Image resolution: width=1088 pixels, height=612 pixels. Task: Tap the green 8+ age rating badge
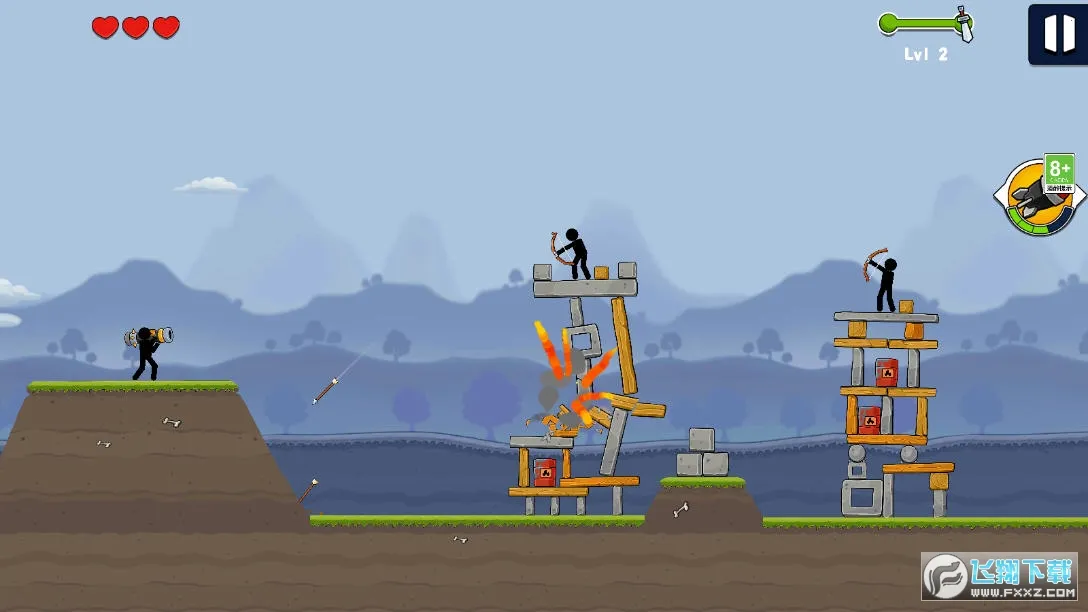(1059, 172)
